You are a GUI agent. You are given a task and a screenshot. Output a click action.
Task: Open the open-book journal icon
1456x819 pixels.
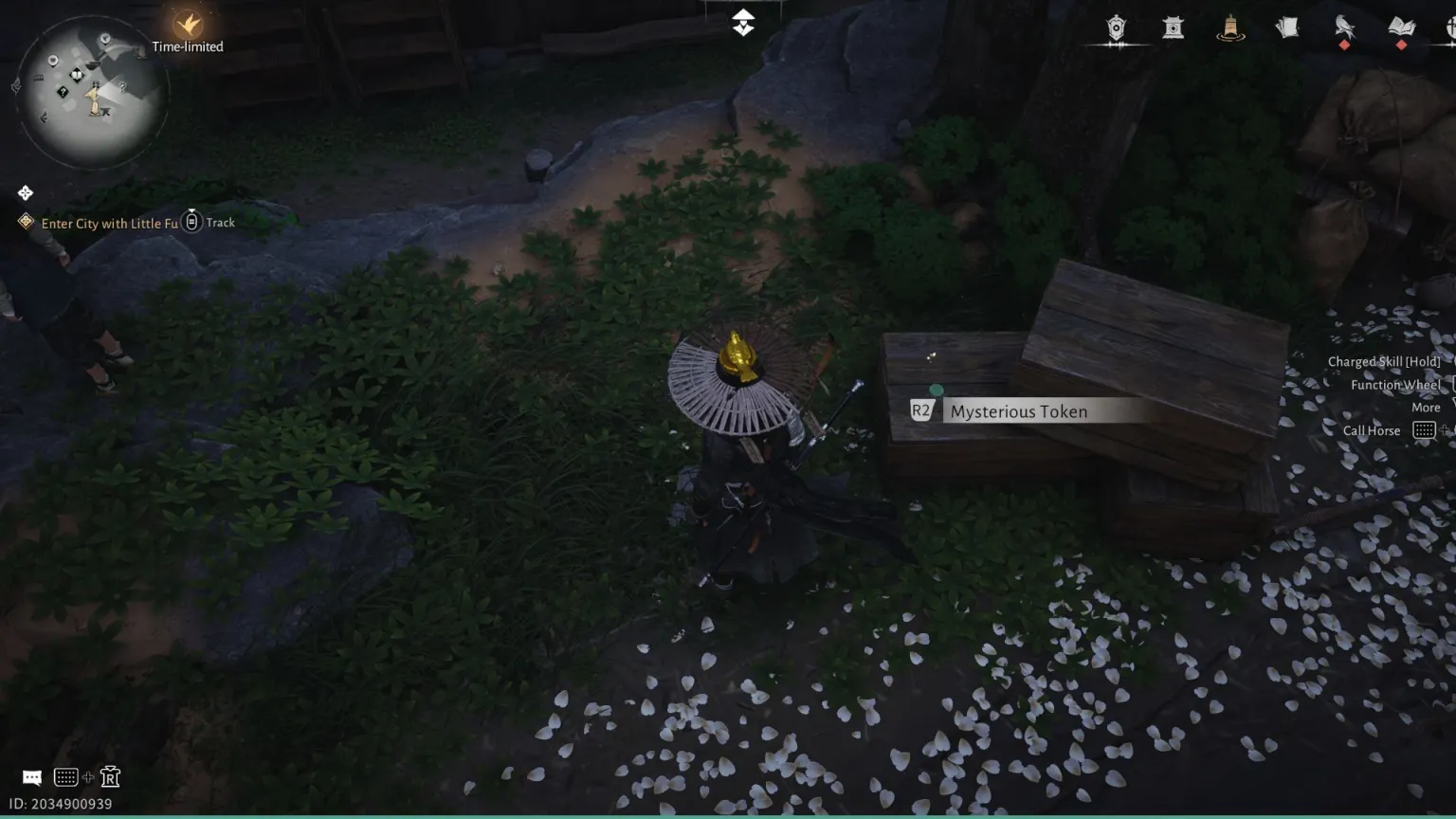pyautogui.click(x=1401, y=27)
